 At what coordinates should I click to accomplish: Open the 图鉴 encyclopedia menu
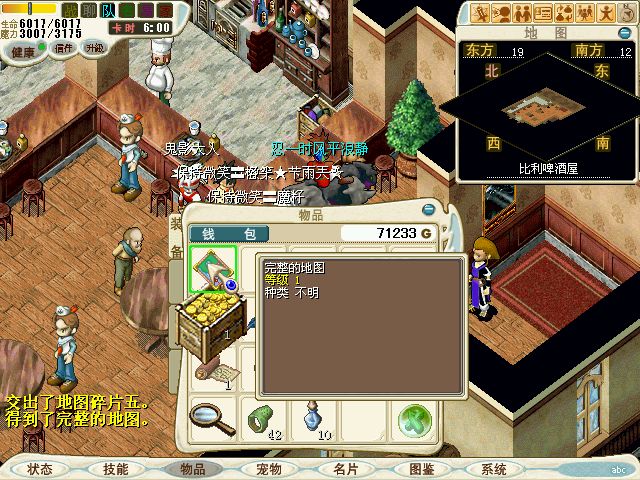(422, 468)
